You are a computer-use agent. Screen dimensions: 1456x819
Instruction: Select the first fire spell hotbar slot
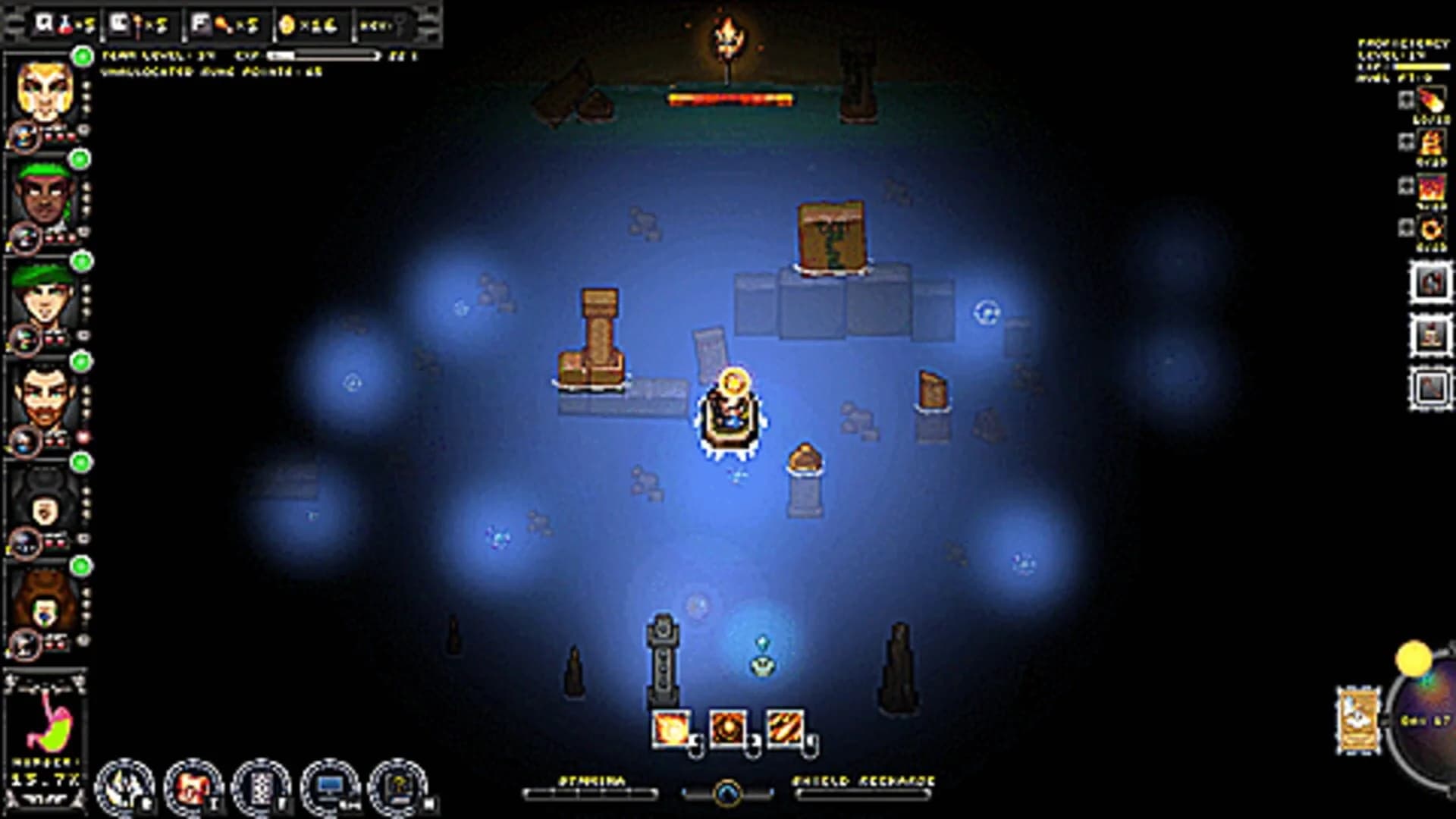[671, 728]
